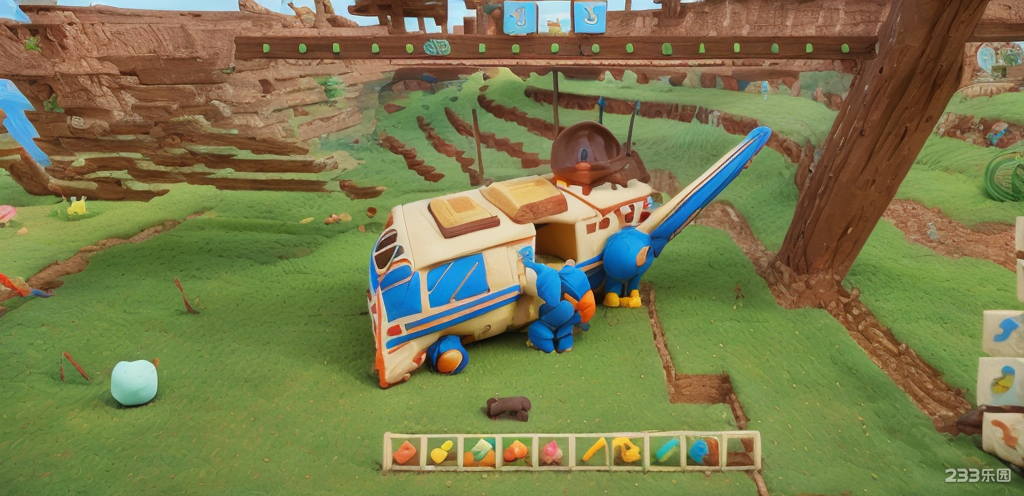Select the pink item hotbar slot
The width and height of the screenshot is (1024, 496).
pos(551,452)
